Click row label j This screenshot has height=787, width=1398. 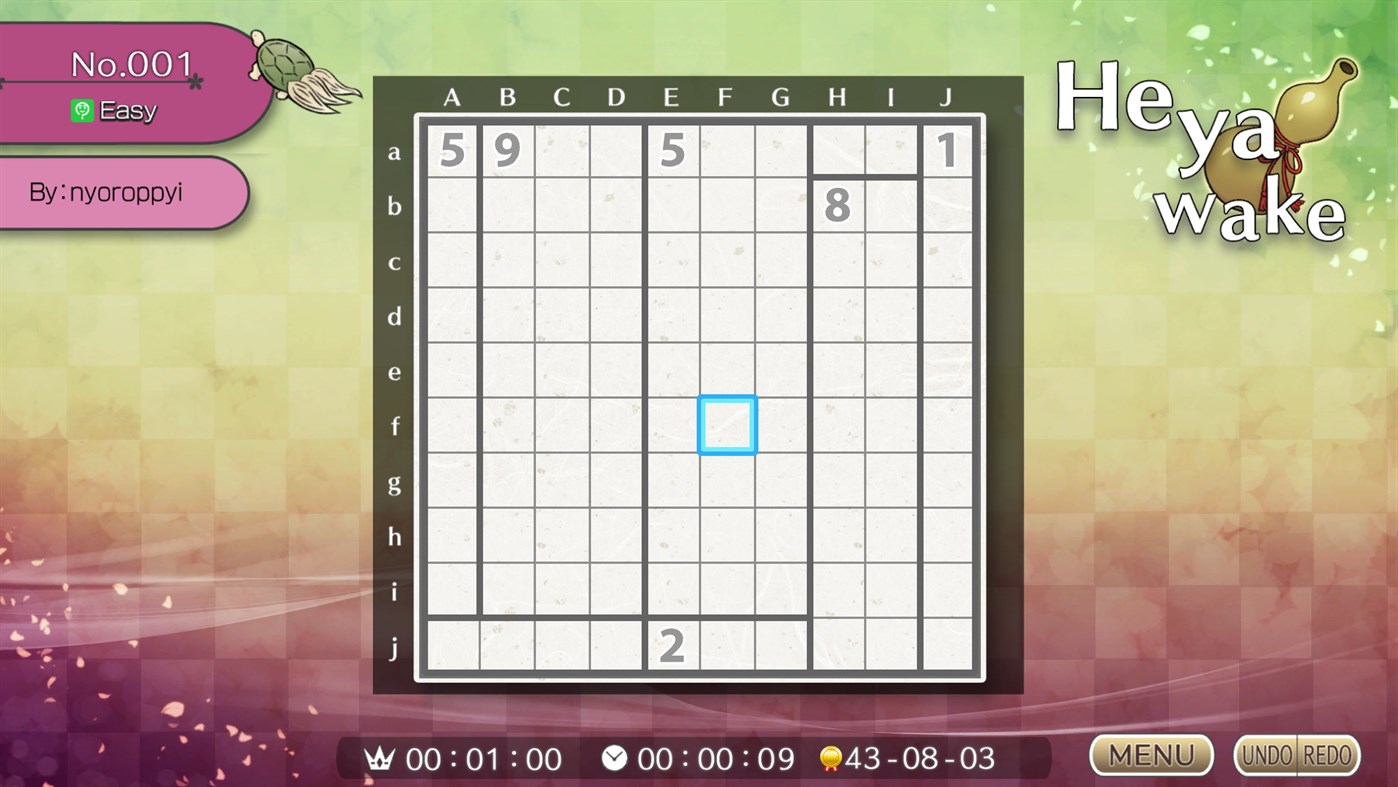(x=395, y=646)
